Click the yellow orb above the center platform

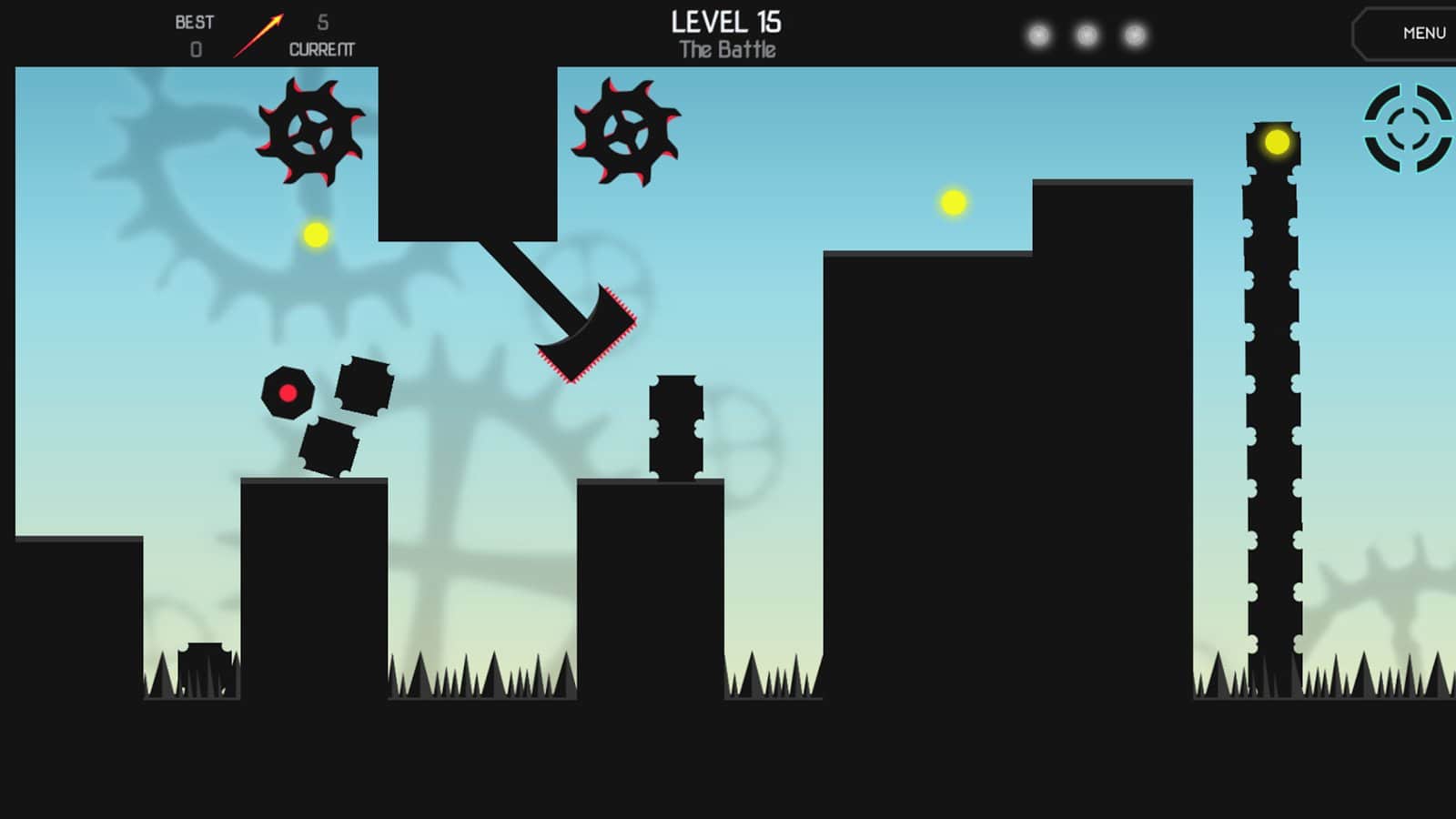point(952,204)
